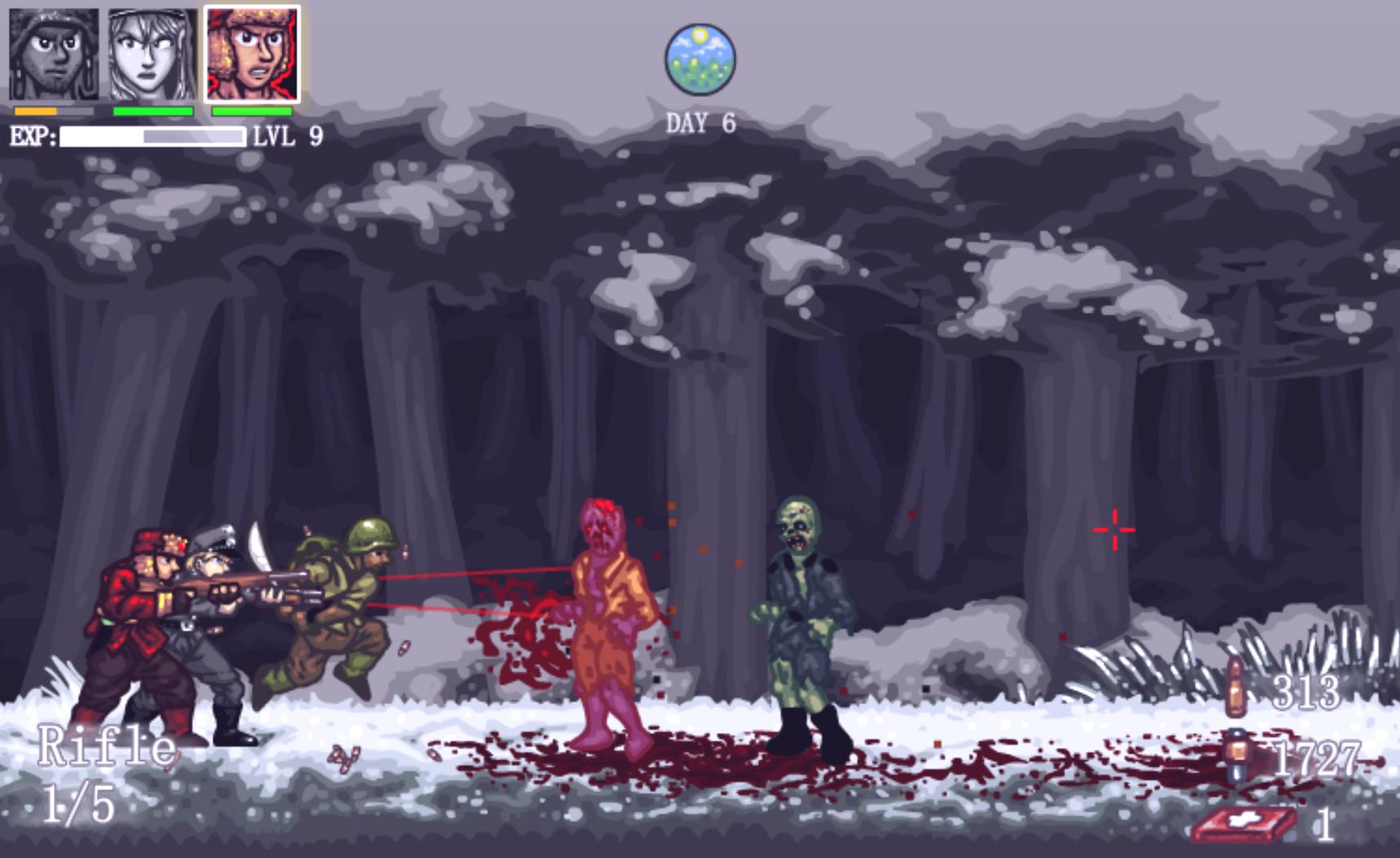Click the EXP progress bar
Image resolution: width=1400 pixels, height=858 pixels.
151,136
